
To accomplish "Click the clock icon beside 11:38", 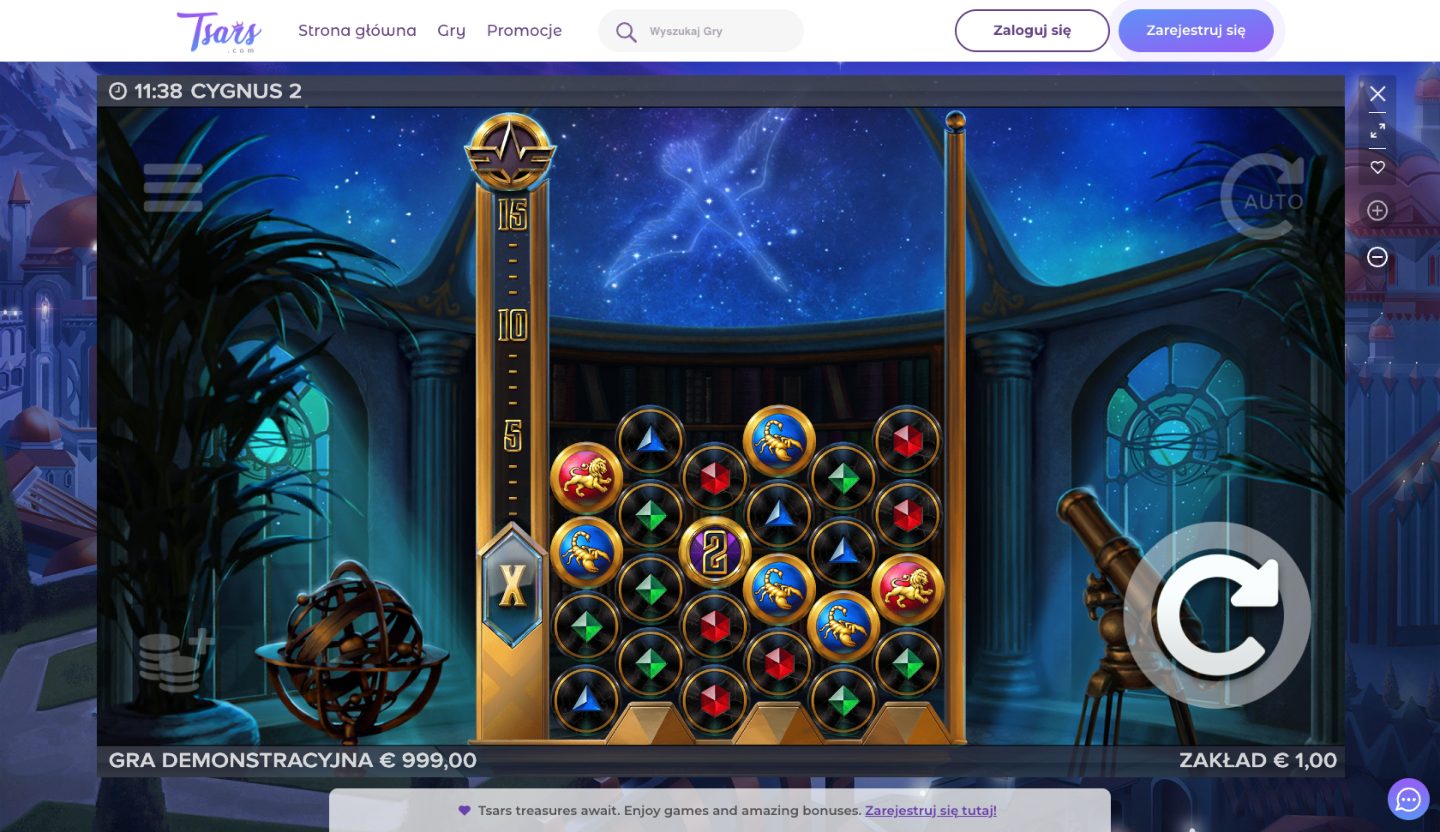I will (118, 90).
